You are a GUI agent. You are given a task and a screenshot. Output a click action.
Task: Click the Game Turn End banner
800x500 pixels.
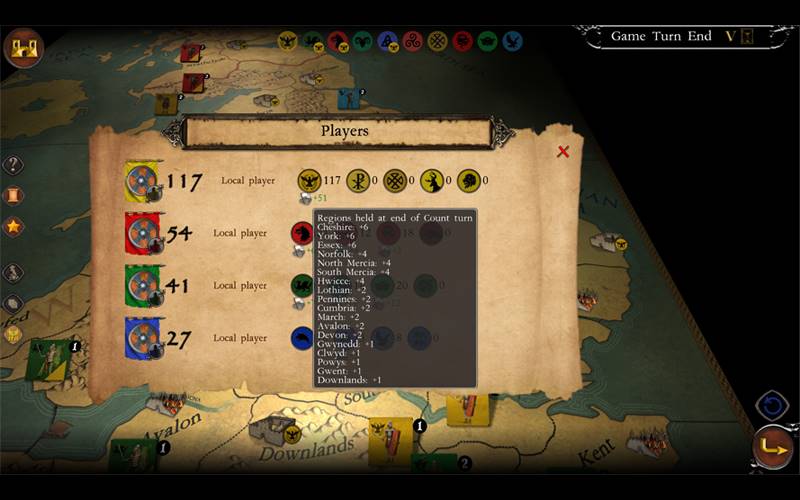pos(661,36)
